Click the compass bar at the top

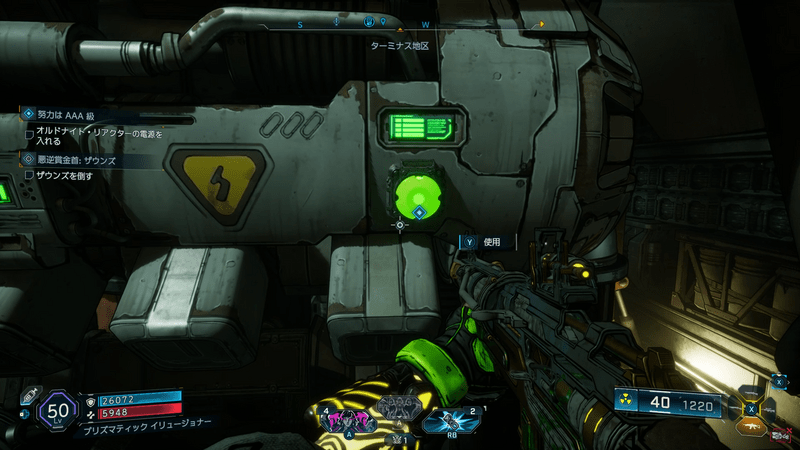tap(420, 22)
